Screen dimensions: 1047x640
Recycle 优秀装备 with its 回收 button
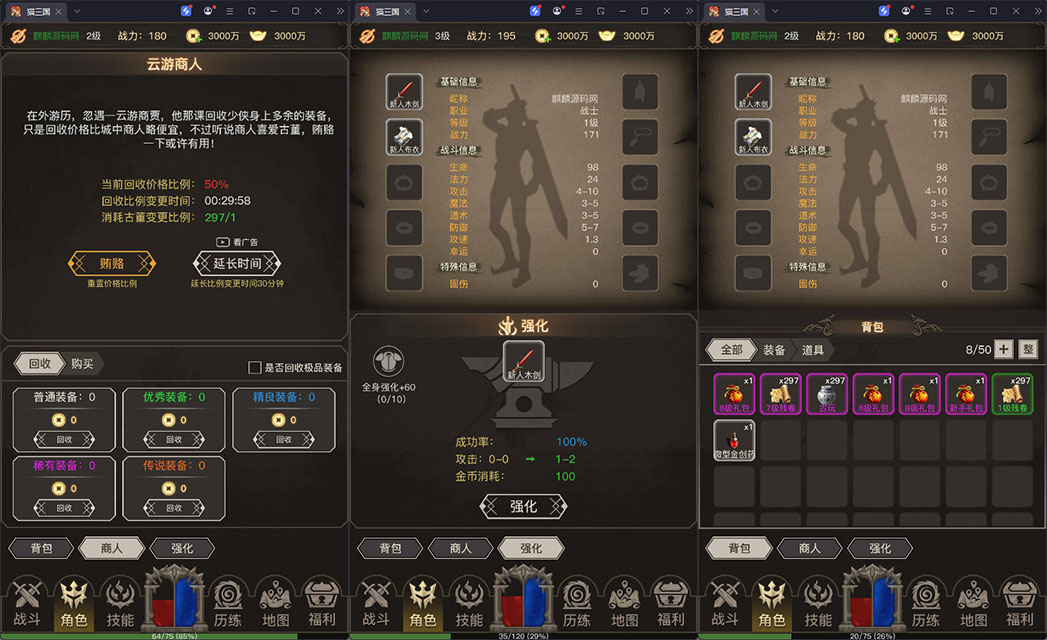click(174, 439)
